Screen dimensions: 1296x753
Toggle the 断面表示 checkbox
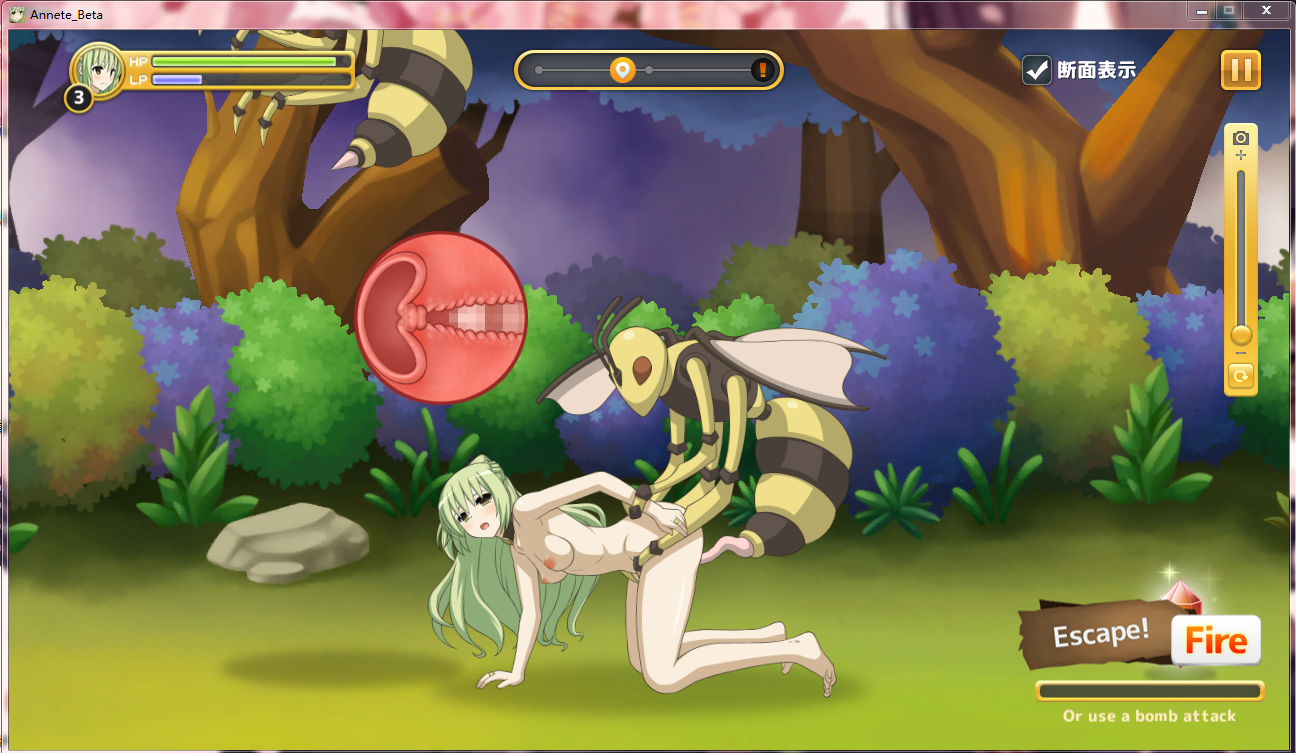[x=1037, y=70]
